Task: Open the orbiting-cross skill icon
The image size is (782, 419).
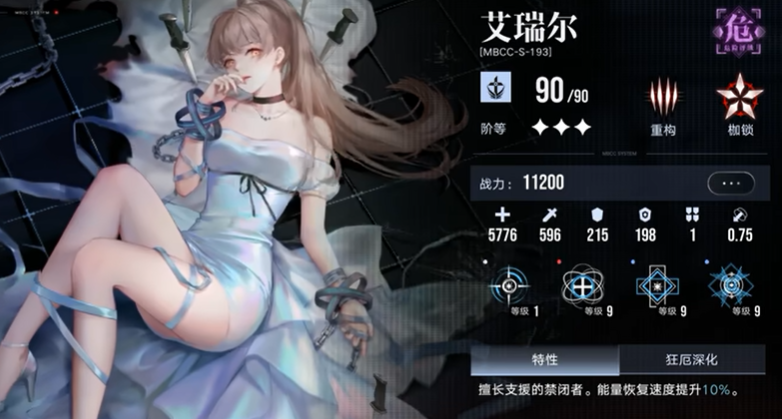Action: pos(582,285)
